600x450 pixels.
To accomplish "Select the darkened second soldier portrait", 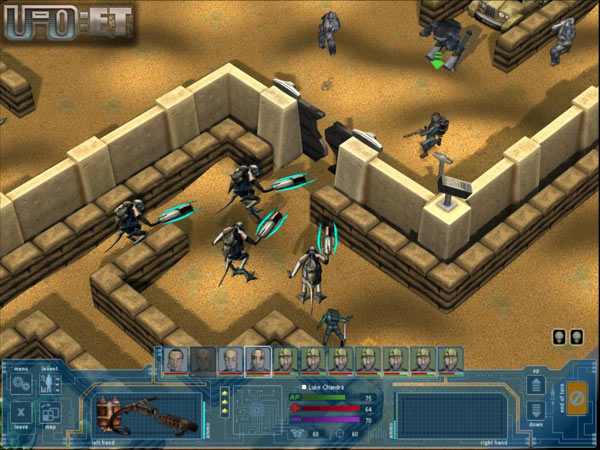I will pyautogui.click(x=203, y=359).
